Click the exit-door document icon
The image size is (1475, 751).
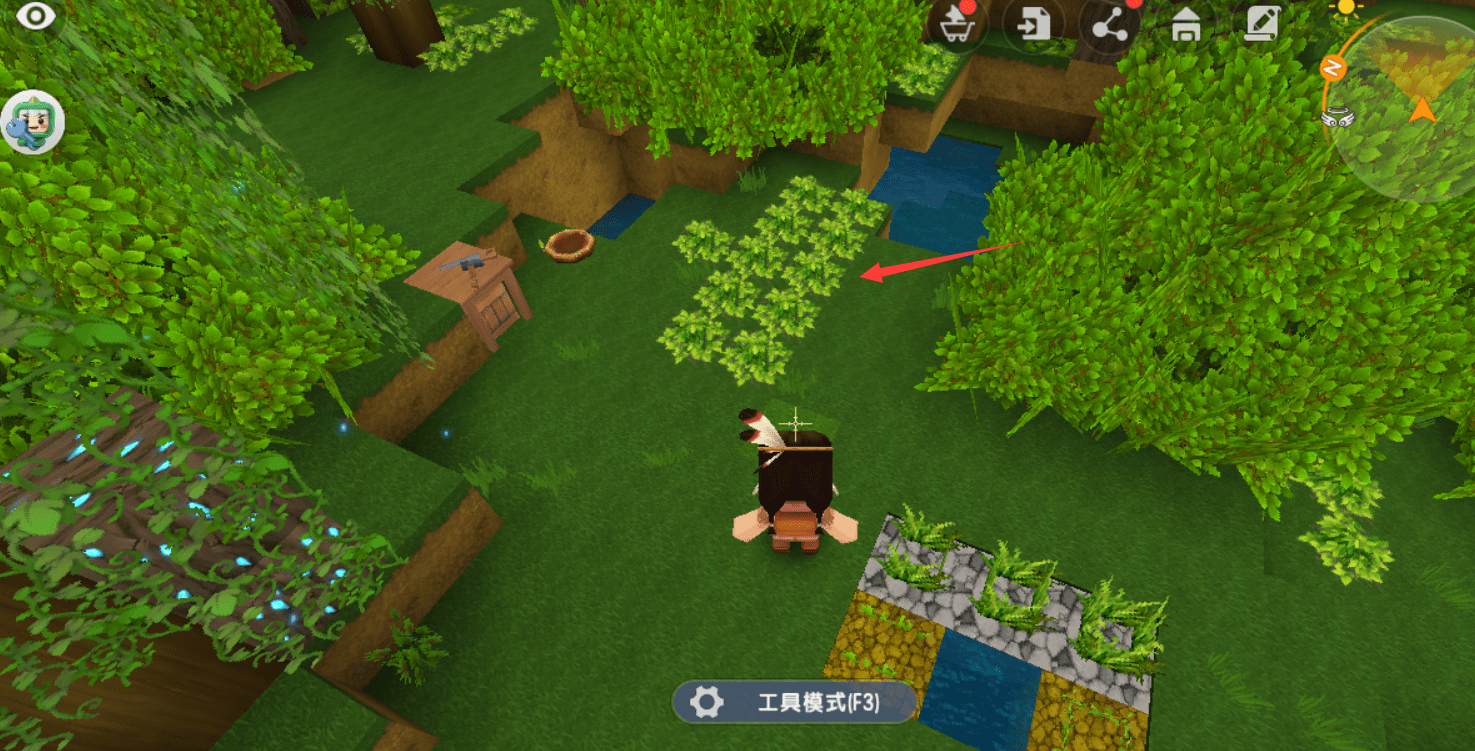1031,25
